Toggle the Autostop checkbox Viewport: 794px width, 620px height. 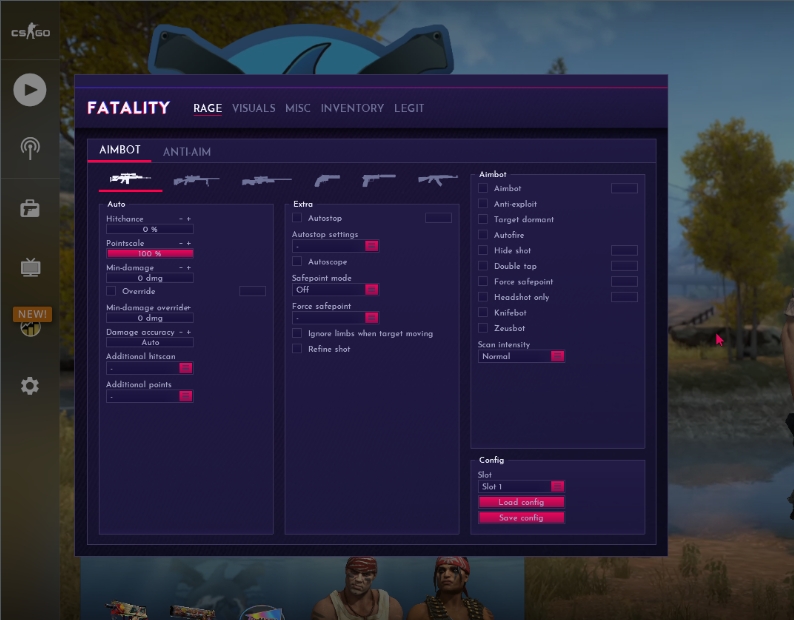[297, 217]
